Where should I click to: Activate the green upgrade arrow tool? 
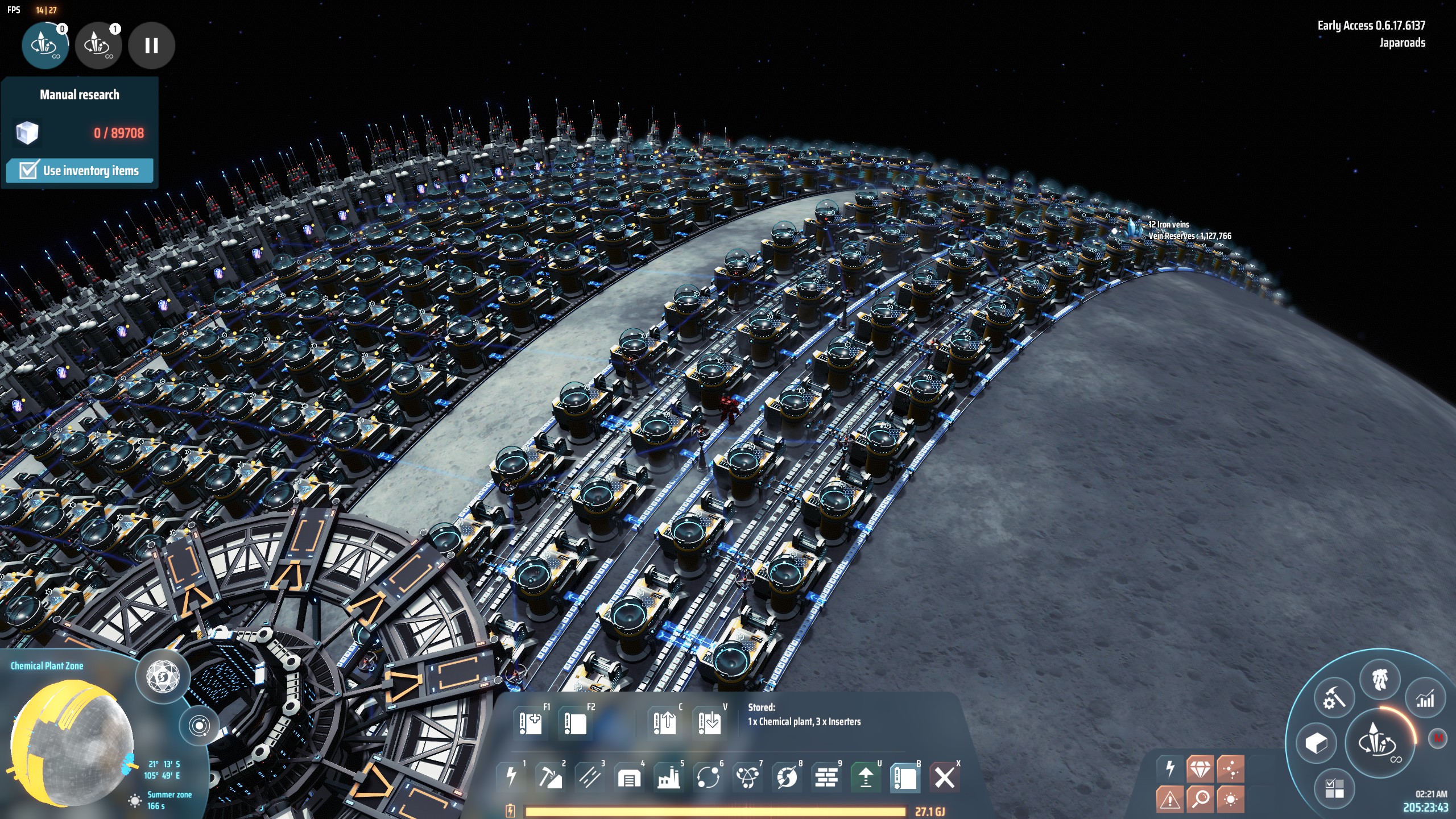[x=866, y=777]
